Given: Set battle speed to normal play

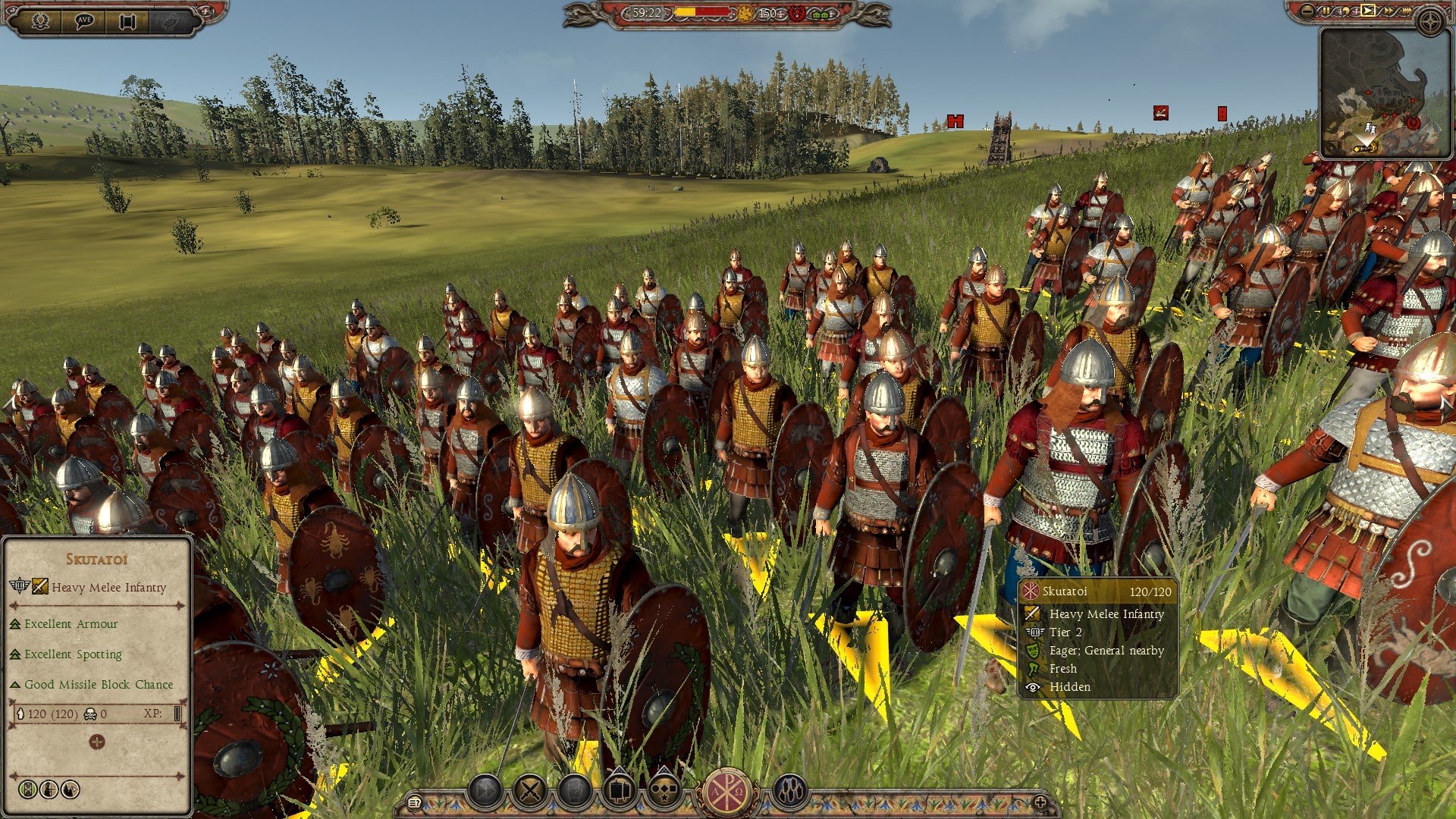Looking at the screenshot, I should point(1367,11).
